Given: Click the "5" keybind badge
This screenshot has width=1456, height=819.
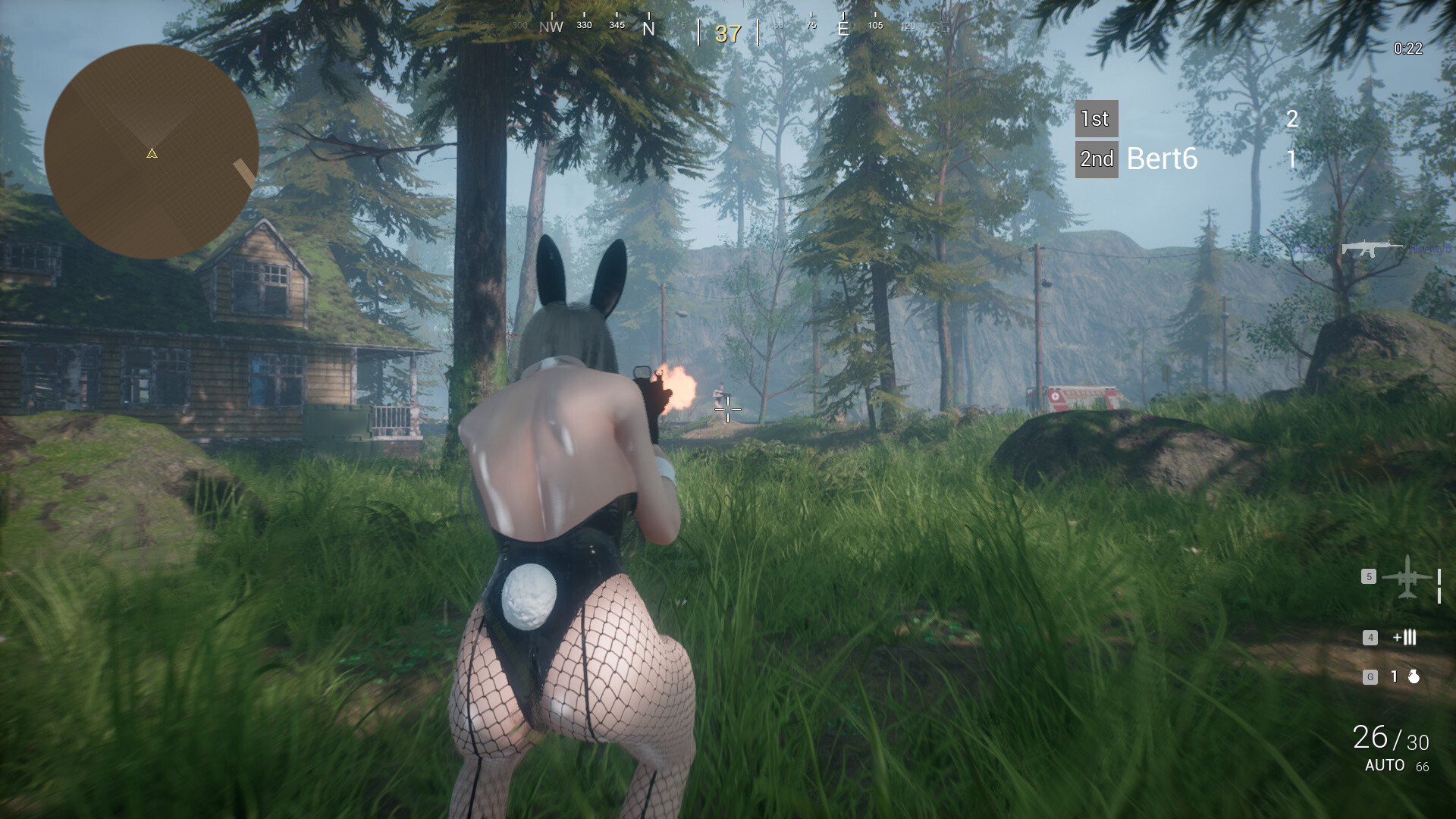Looking at the screenshot, I should 1369,576.
